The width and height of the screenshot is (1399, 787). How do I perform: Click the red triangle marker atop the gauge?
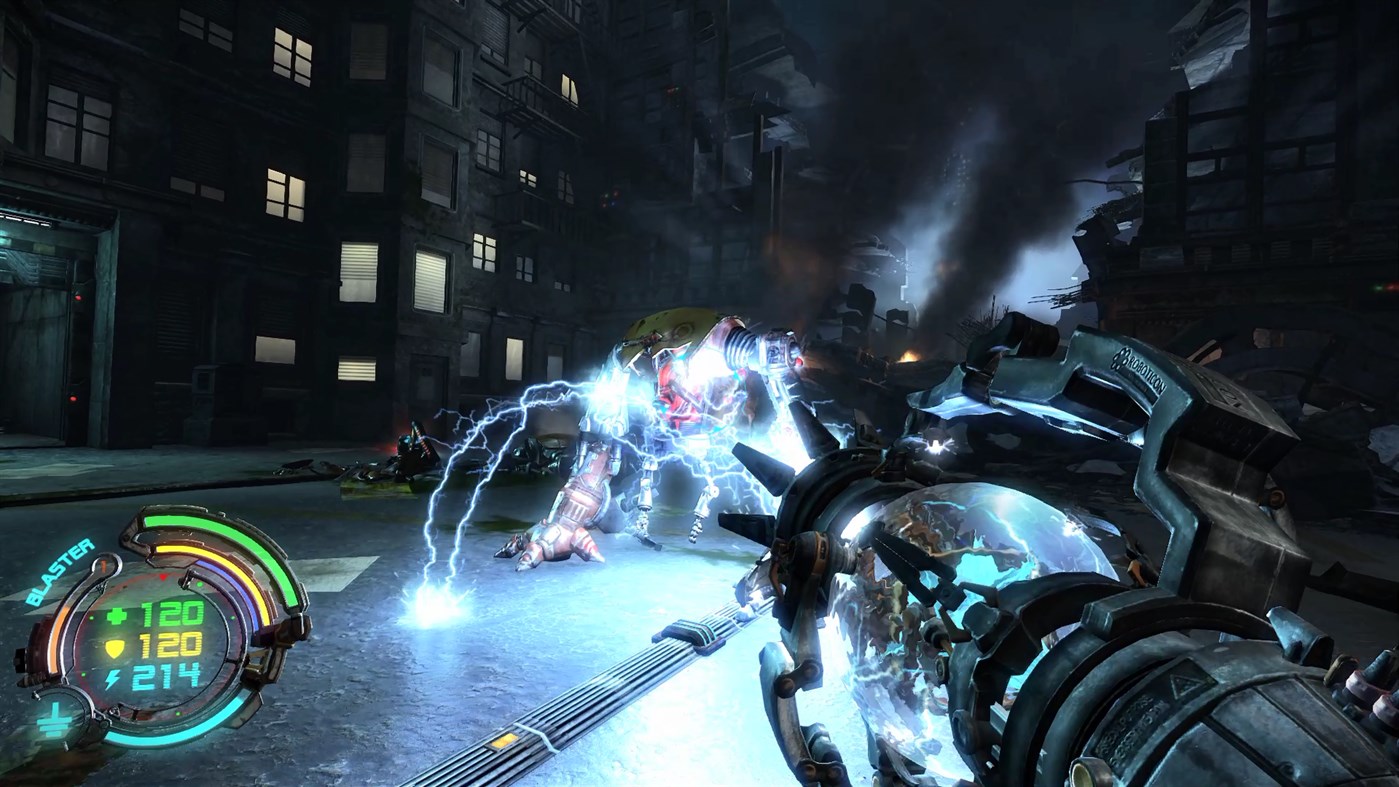point(163,576)
